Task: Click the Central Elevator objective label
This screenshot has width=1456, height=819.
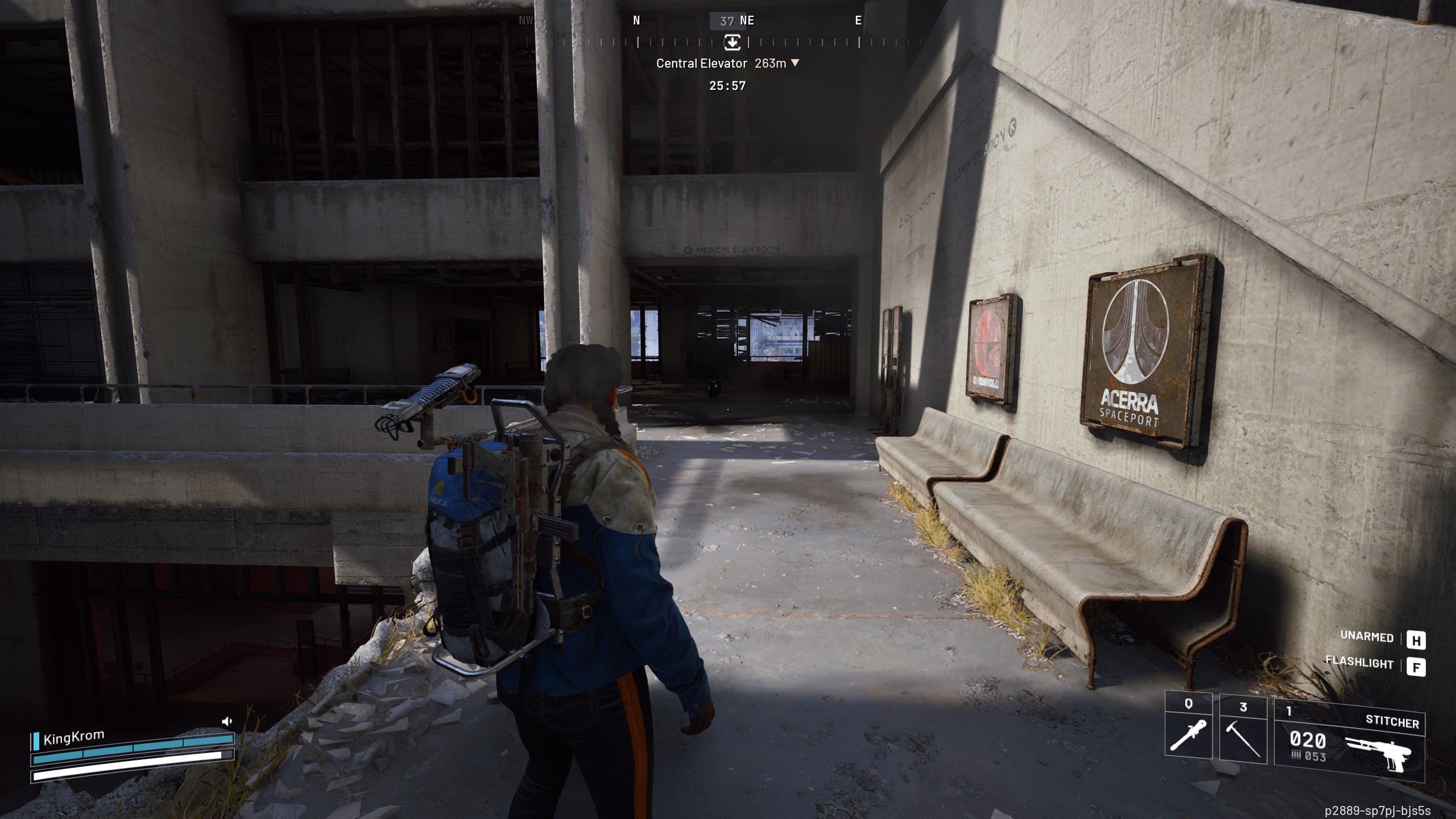Action: tap(702, 63)
